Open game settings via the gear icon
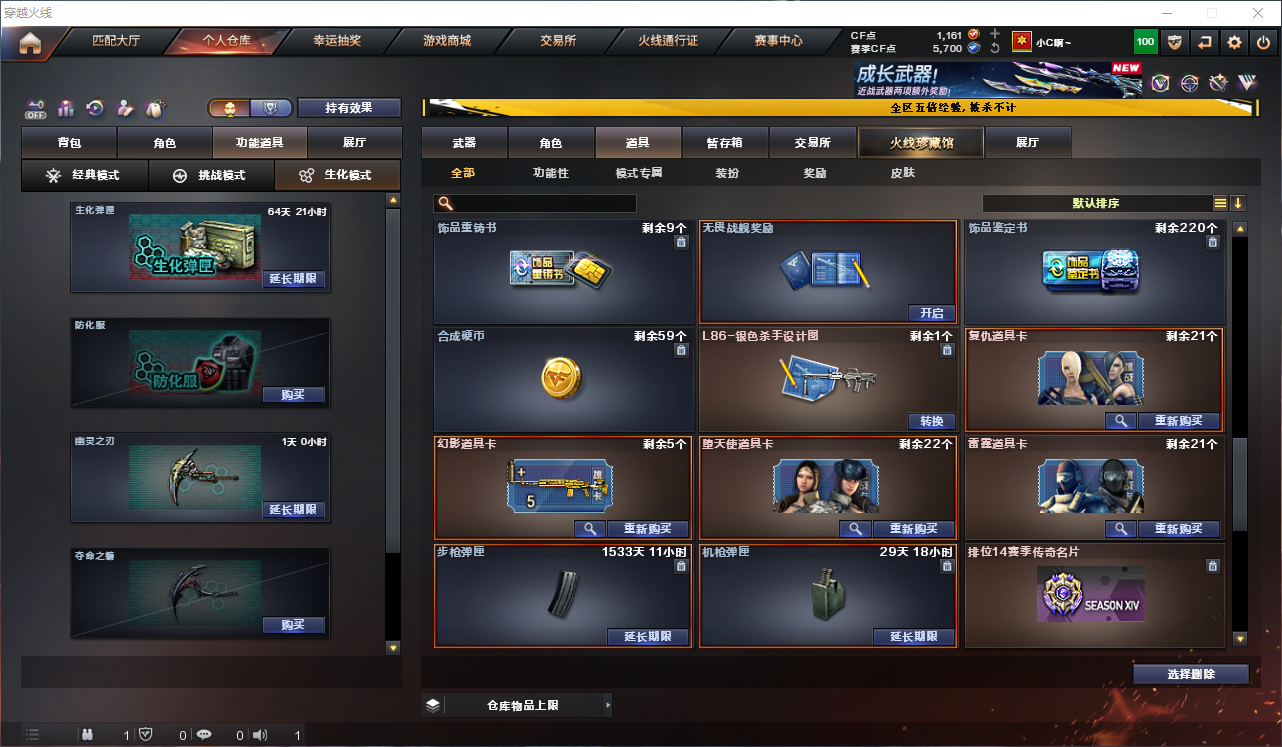 1233,42
